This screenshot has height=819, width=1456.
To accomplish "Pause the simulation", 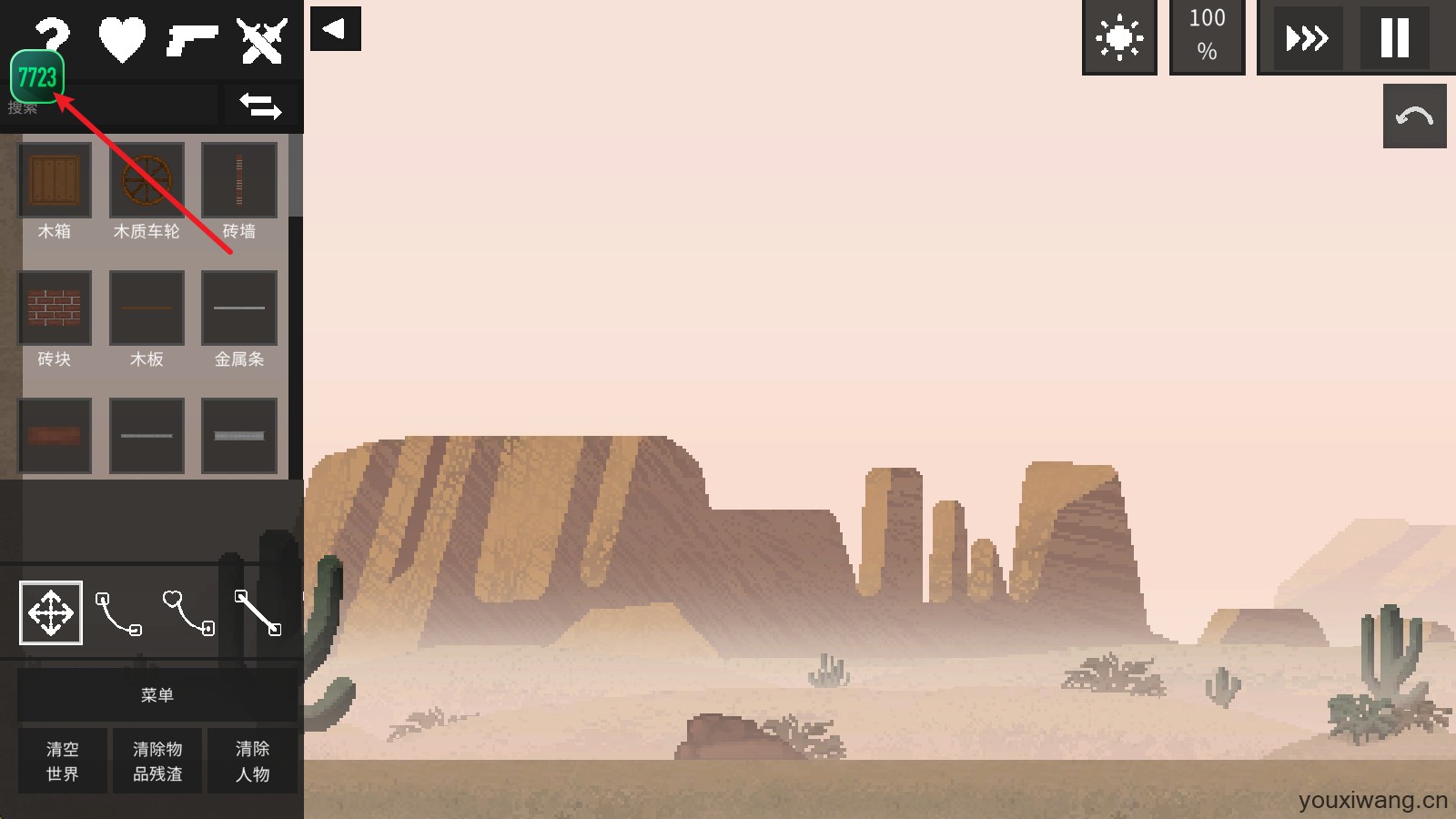I will (x=1394, y=38).
